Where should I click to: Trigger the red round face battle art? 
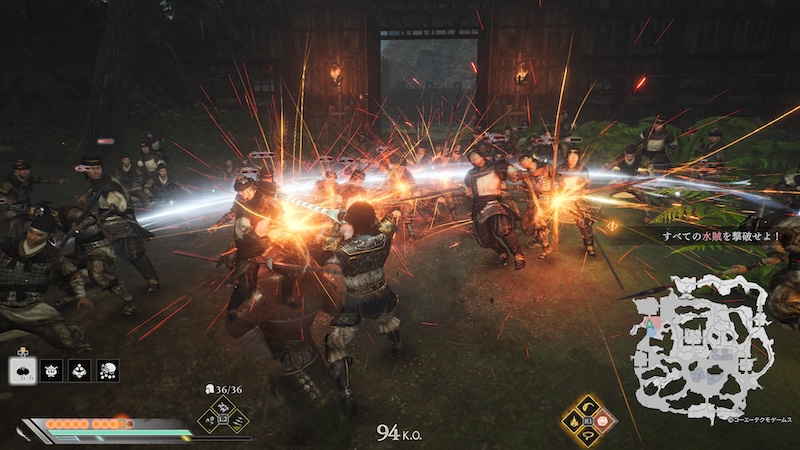coord(603,421)
